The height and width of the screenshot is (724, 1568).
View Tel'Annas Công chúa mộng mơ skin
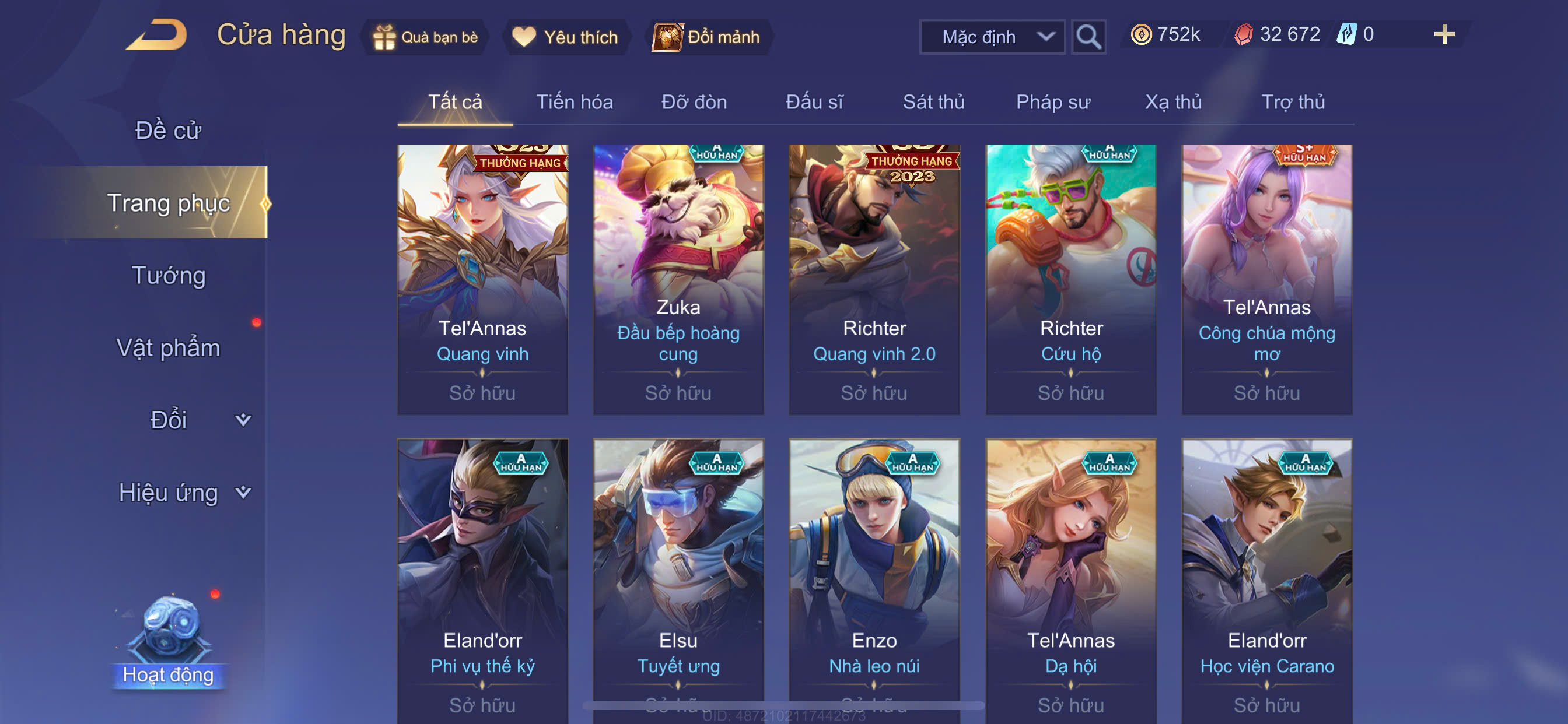(1266, 279)
